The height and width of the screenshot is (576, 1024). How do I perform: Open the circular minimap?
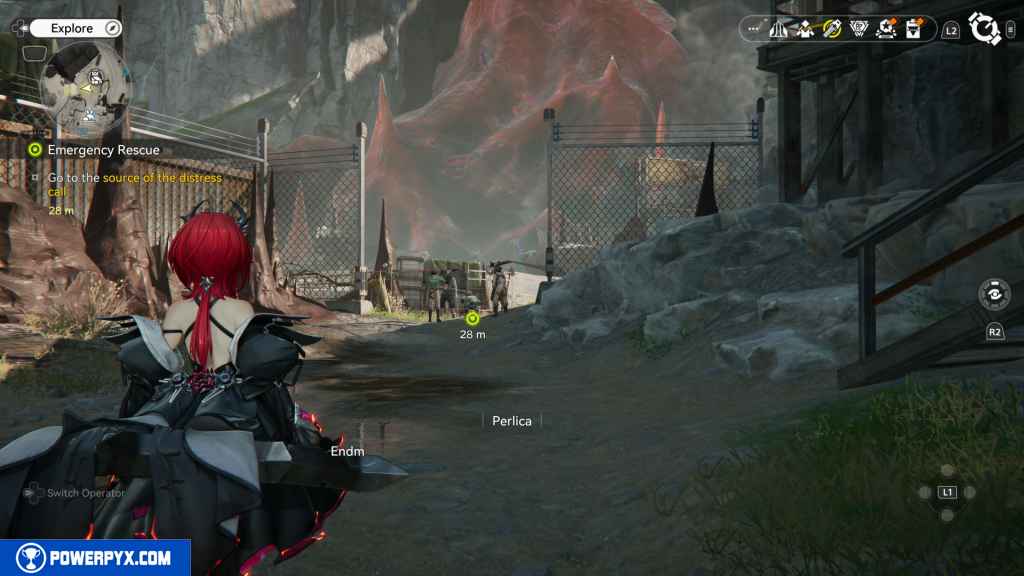(x=86, y=88)
